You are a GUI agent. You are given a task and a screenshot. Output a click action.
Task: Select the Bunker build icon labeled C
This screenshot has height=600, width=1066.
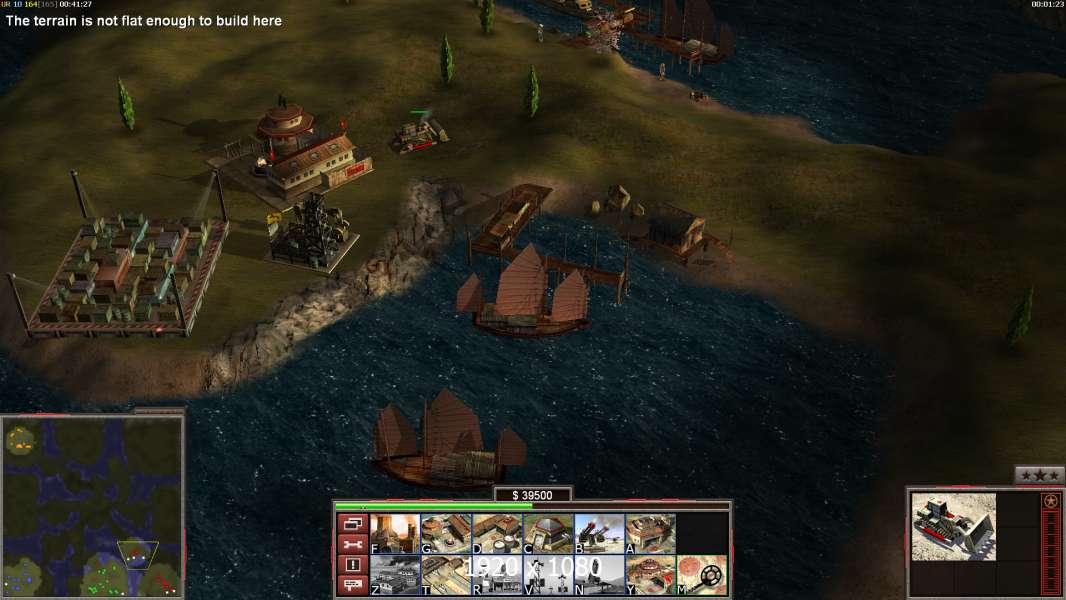548,533
